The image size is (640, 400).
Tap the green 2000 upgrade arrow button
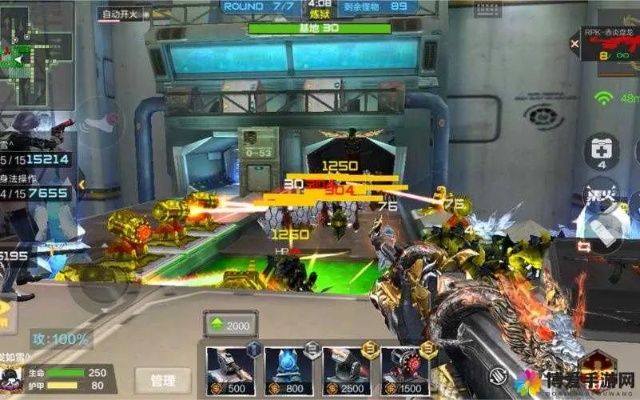(229, 325)
